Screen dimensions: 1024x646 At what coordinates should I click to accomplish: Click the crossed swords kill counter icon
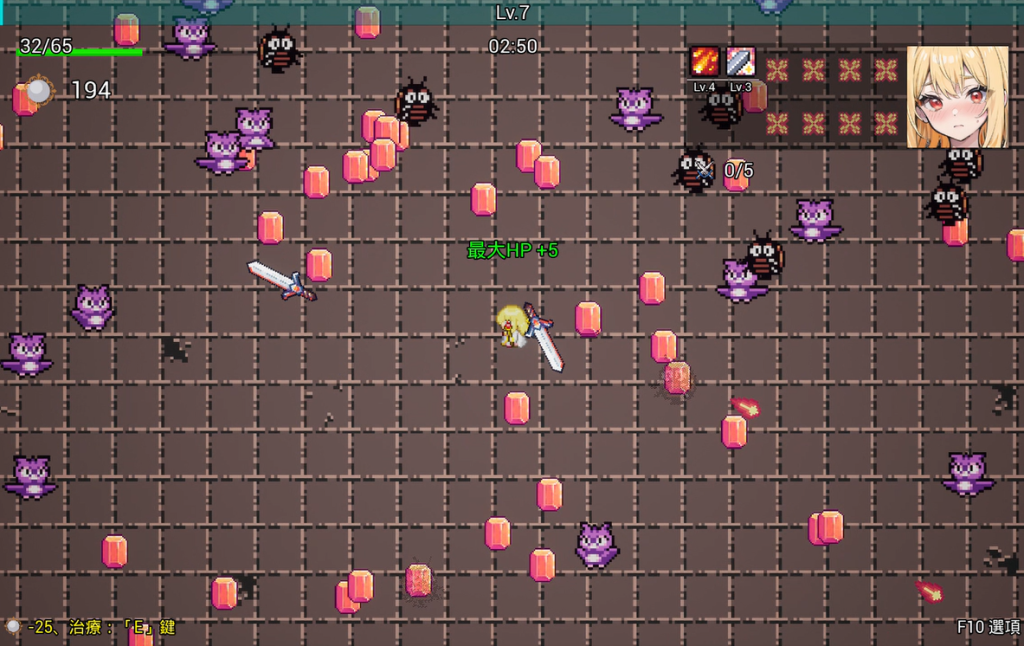[x=706, y=170]
